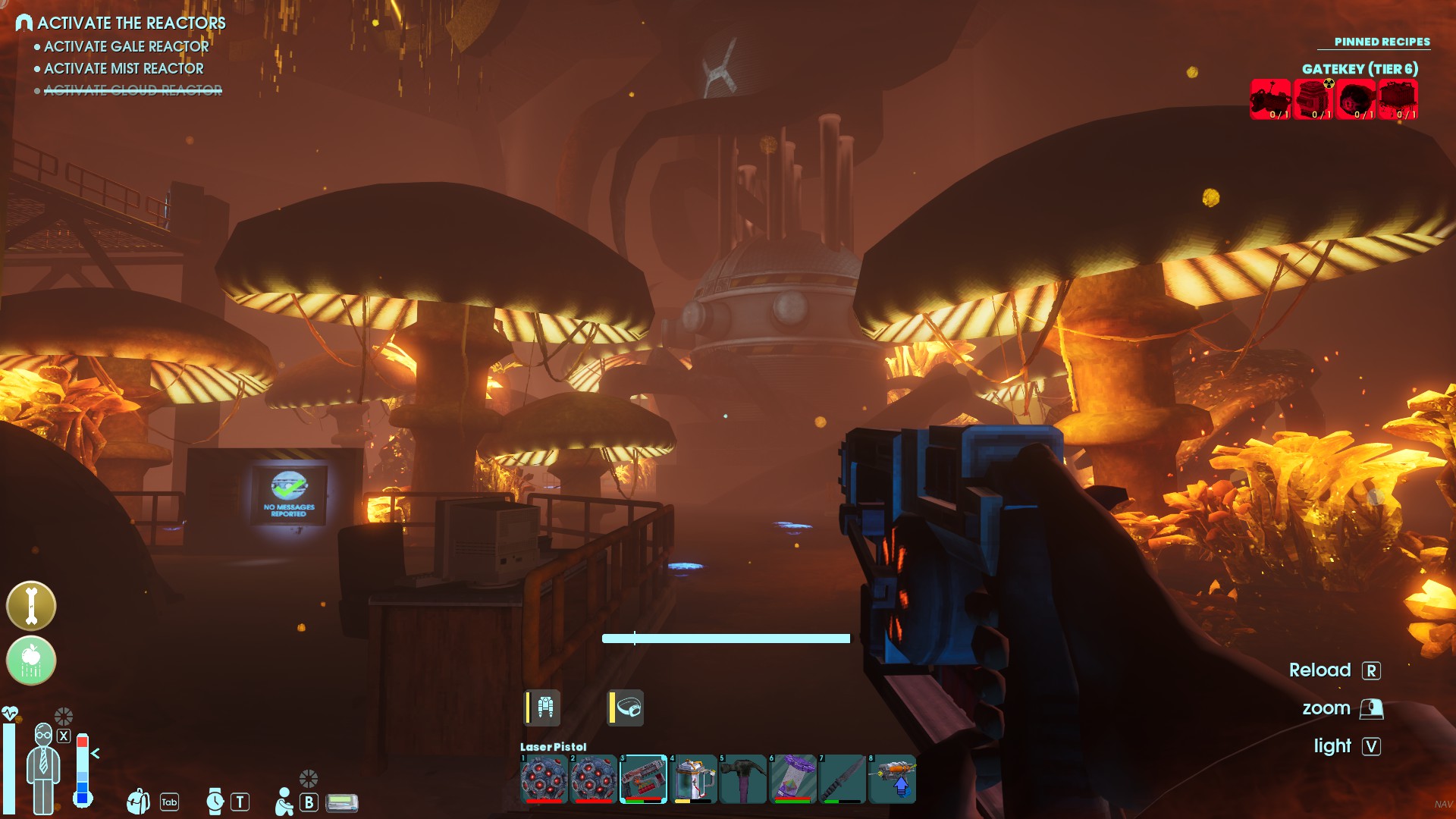Equip the combat knife slot
The width and height of the screenshot is (1456, 819).
[843, 779]
